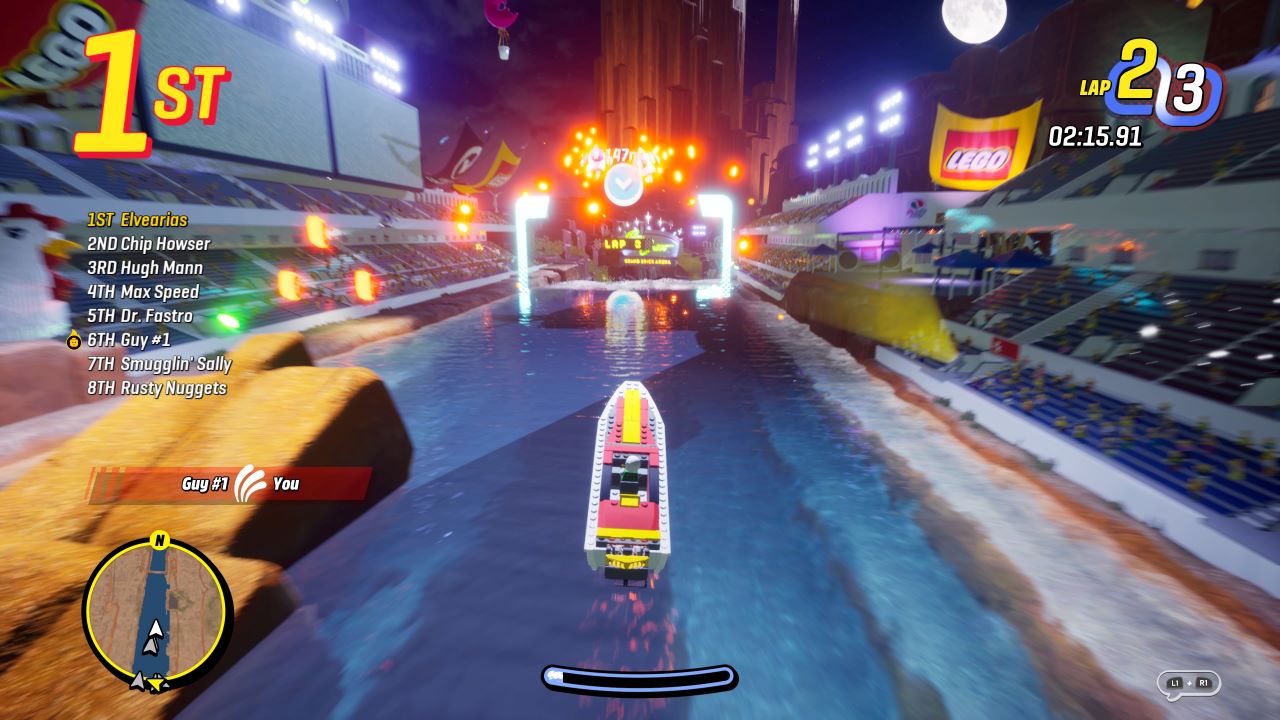Click the gray arrow marker under the minimap

click(139, 678)
